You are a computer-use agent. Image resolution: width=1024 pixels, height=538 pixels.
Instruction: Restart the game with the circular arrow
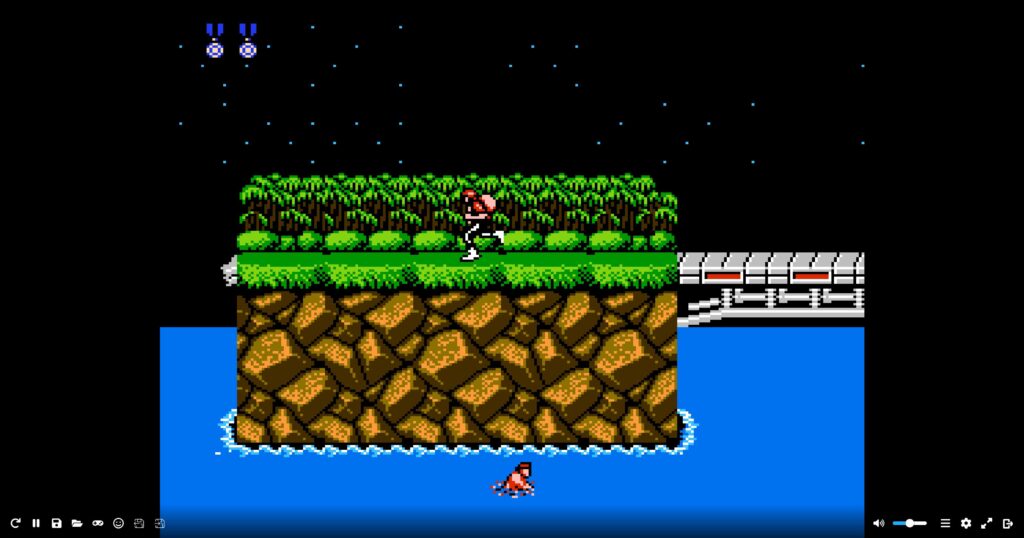pyautogui.click(x=15, y=523)
